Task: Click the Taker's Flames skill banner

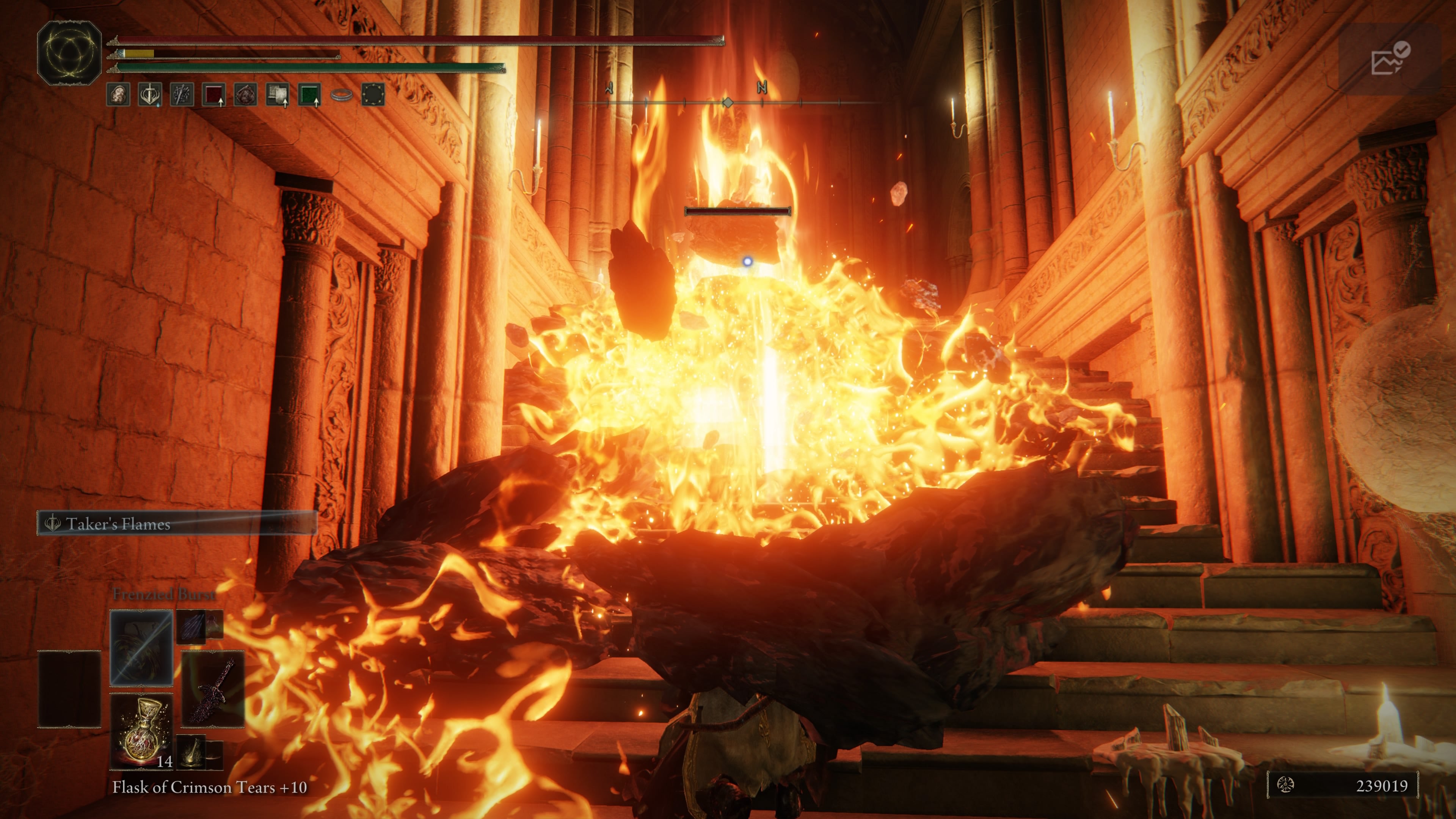Action: [176, 523]
